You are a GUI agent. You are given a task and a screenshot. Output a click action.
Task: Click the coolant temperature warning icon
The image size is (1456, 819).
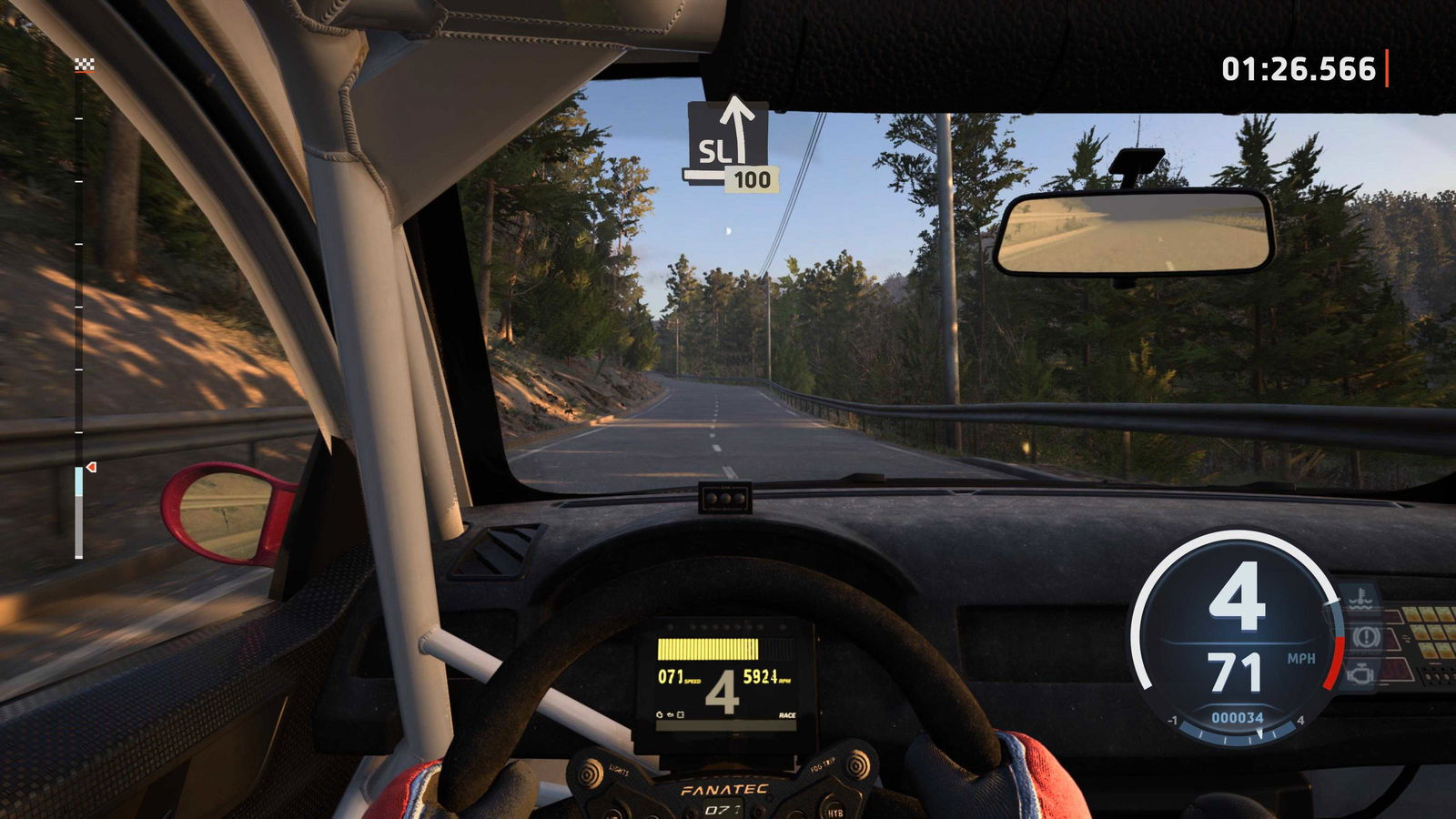coord(1360,599)
